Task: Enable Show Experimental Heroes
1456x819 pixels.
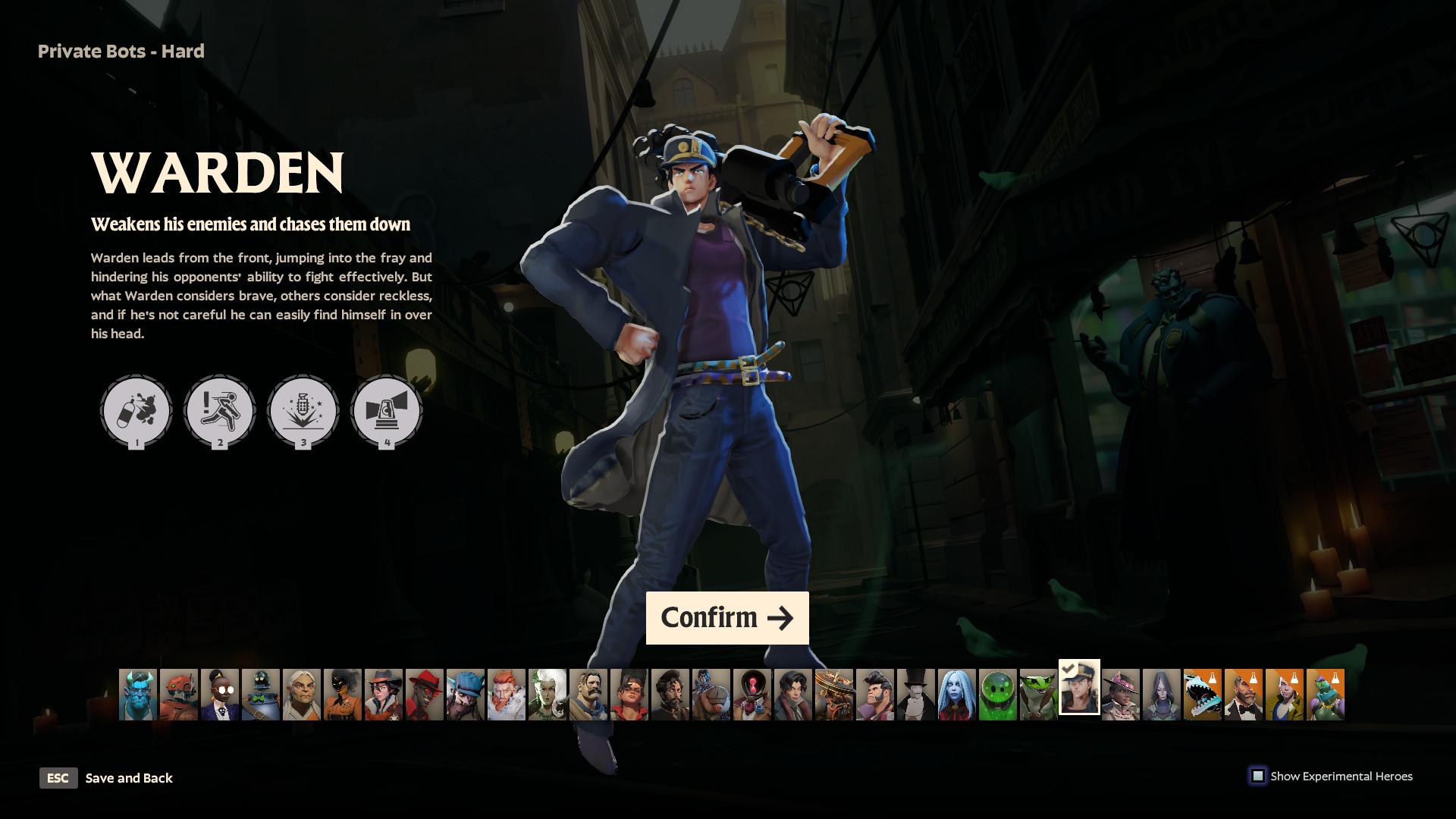Action: pos(1259,776)
